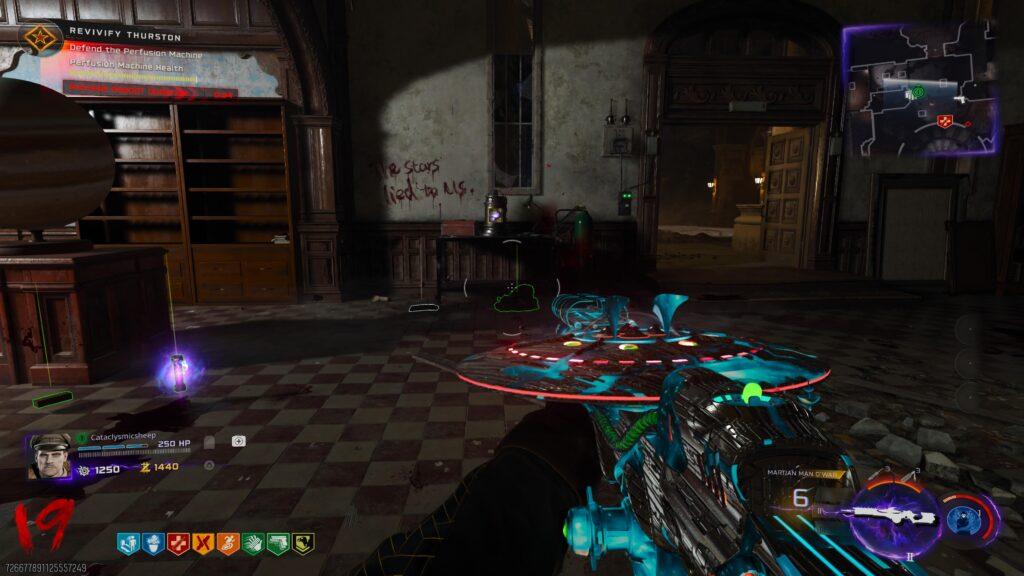This screenshot has height=576, width=1024.
Task: Click the objective star emblem icon
Action: [x=41, y=39]
